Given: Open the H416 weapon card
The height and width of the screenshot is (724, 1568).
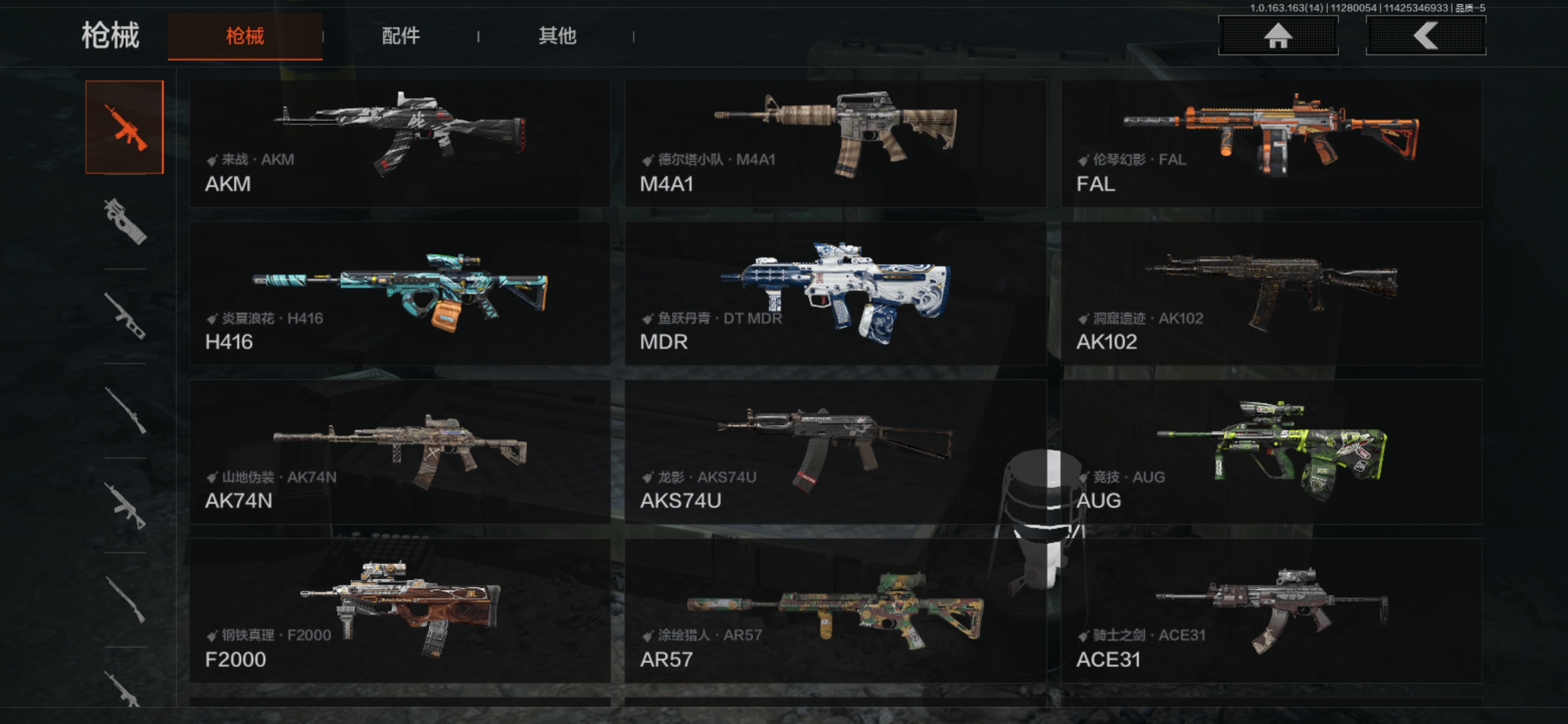Looking at the screenshot, I should [x=399, y=294].
